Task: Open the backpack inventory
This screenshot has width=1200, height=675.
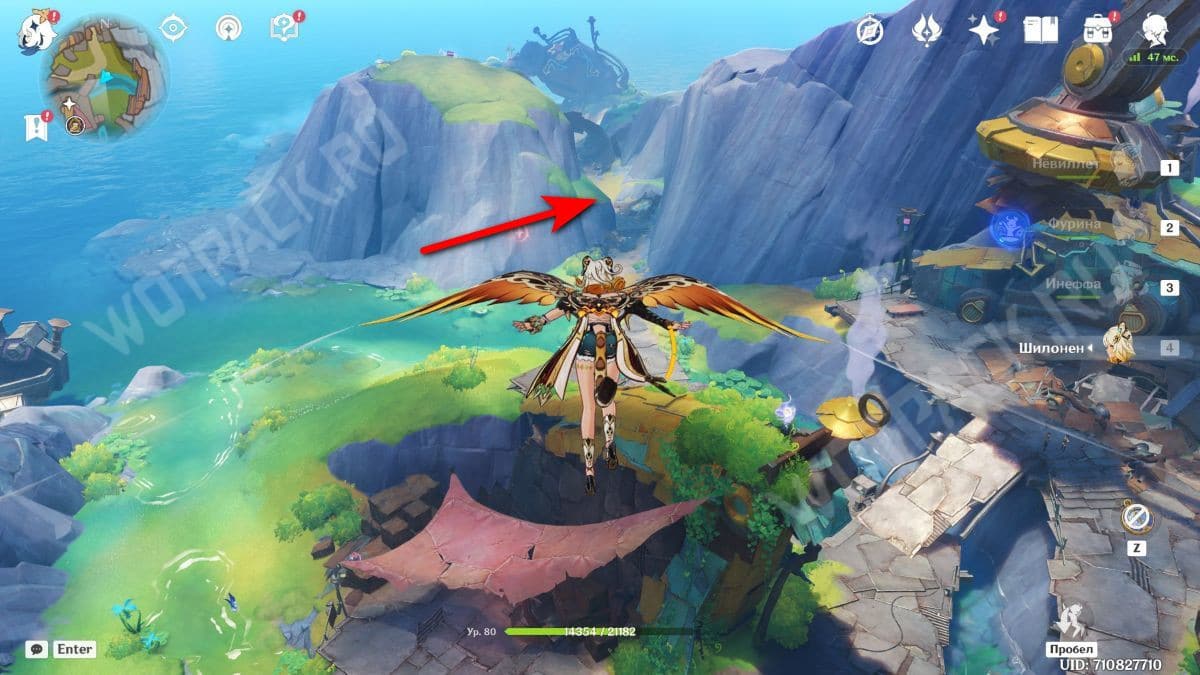Action: [1098, 30]
